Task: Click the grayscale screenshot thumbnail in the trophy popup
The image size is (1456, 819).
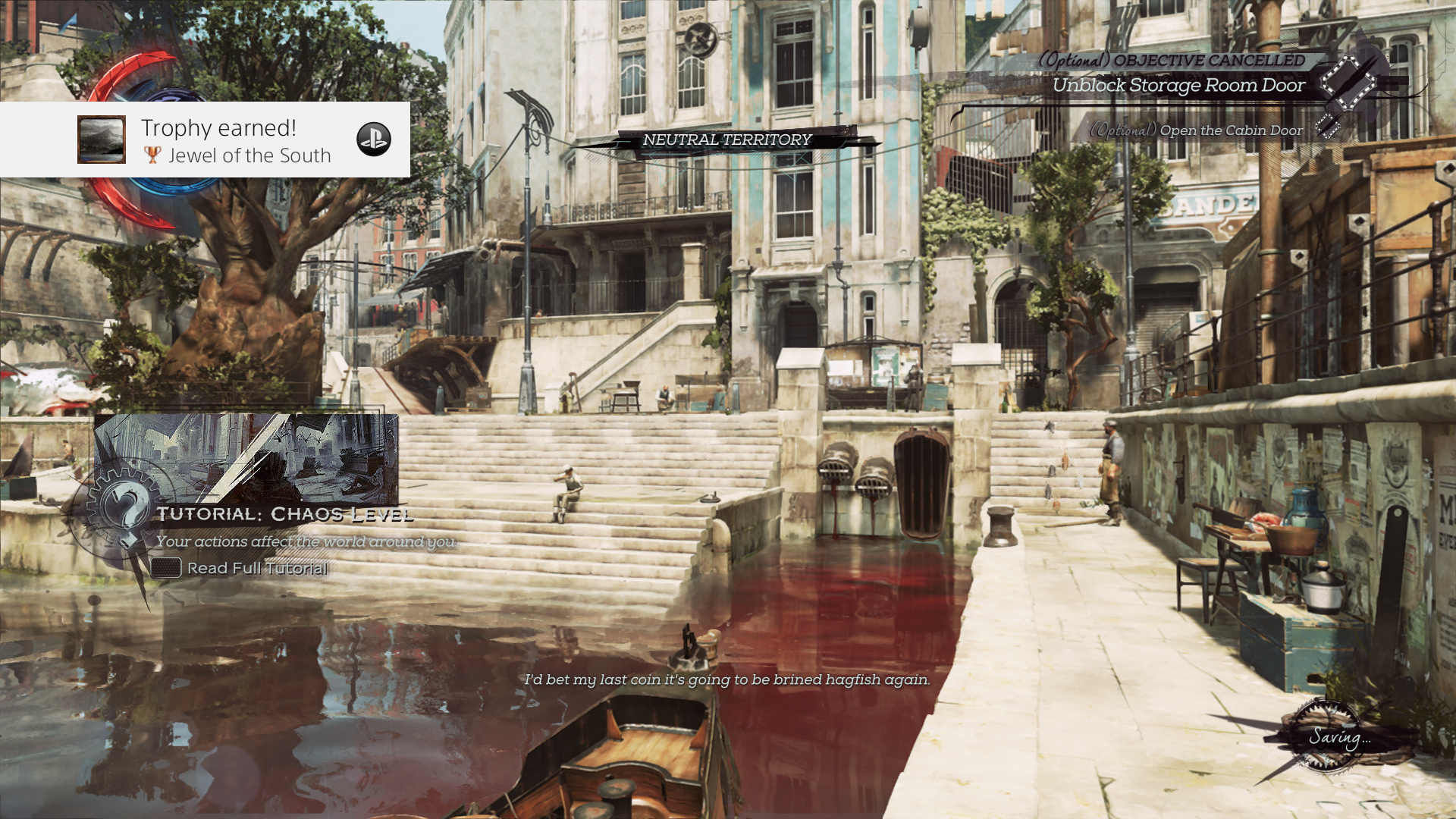Action: pos(101,140)
